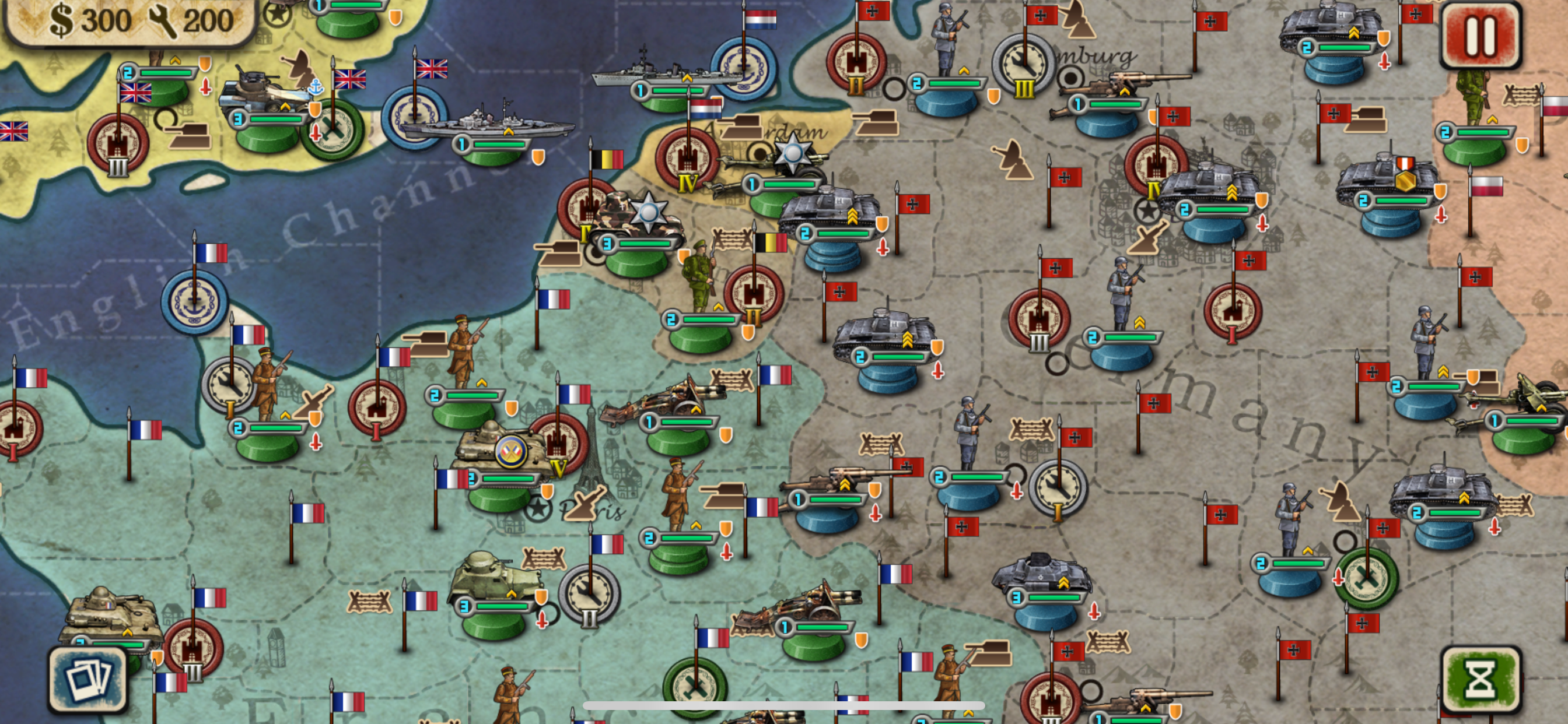1568x724 pixels.
Task: Pause the game with the red button
Action: coord(1480,36)
